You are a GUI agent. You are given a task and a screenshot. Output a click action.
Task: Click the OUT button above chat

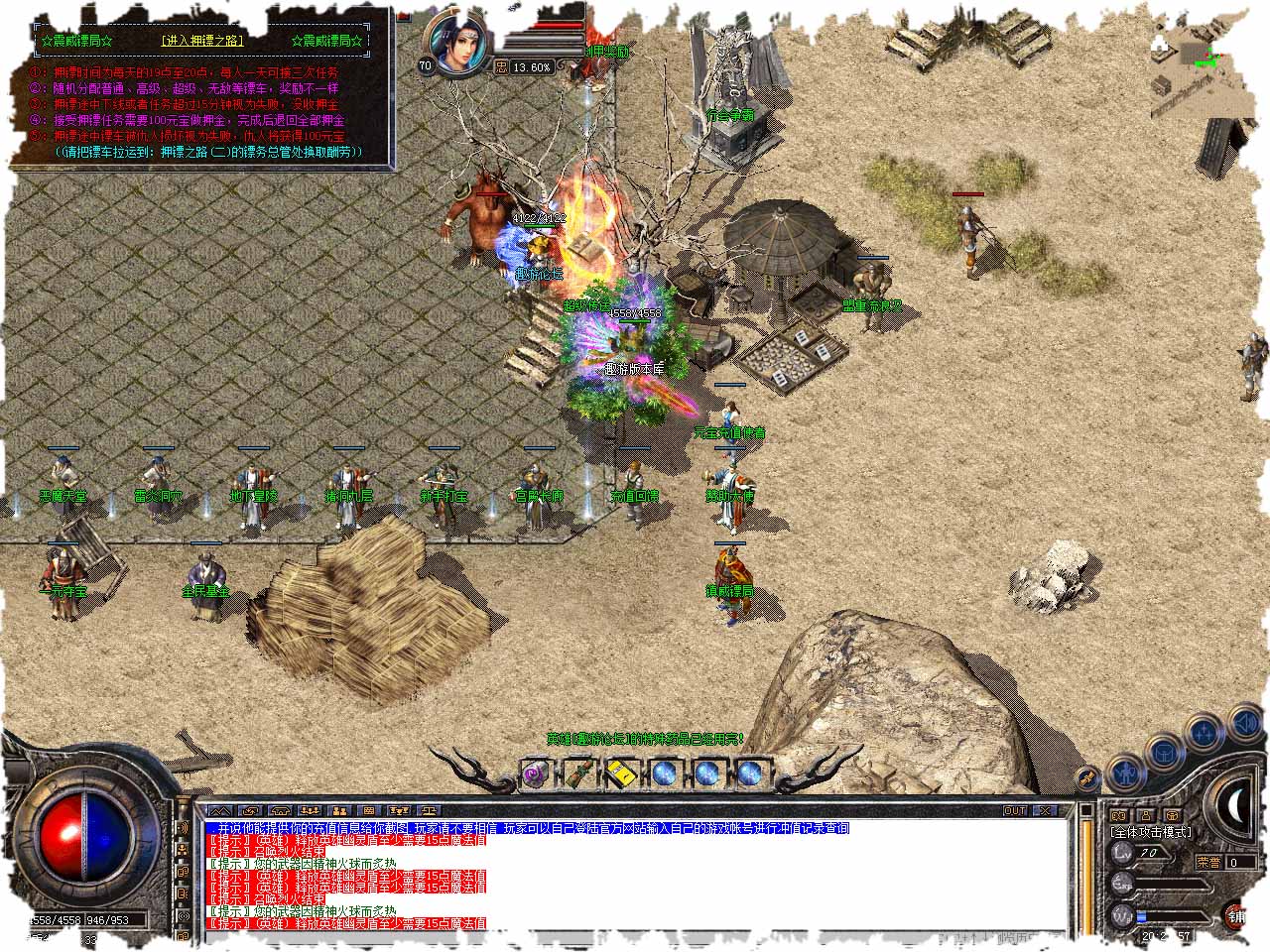1015,810
